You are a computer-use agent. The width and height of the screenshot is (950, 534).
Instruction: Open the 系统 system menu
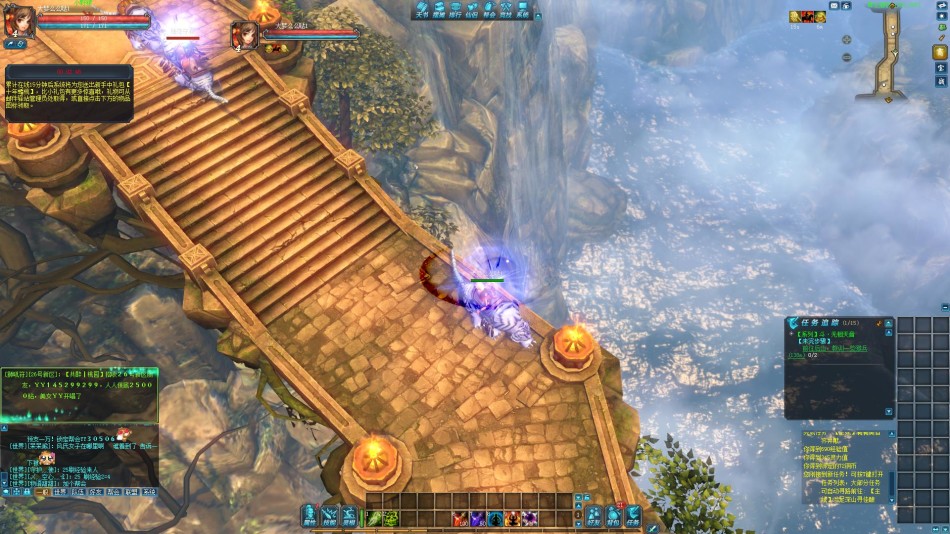523,11
